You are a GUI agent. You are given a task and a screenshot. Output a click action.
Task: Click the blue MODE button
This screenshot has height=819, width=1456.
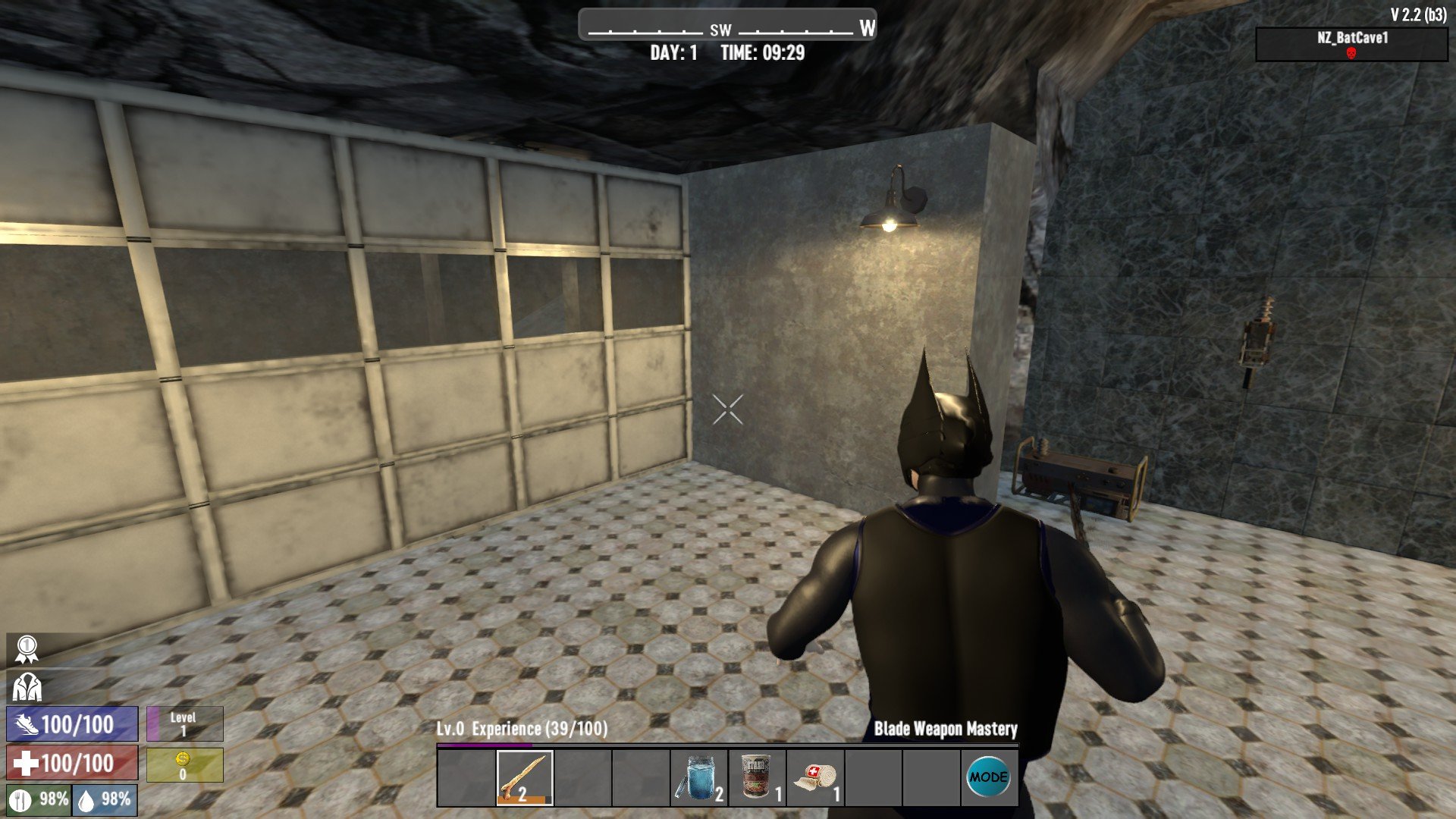click(x=988, y=777)
